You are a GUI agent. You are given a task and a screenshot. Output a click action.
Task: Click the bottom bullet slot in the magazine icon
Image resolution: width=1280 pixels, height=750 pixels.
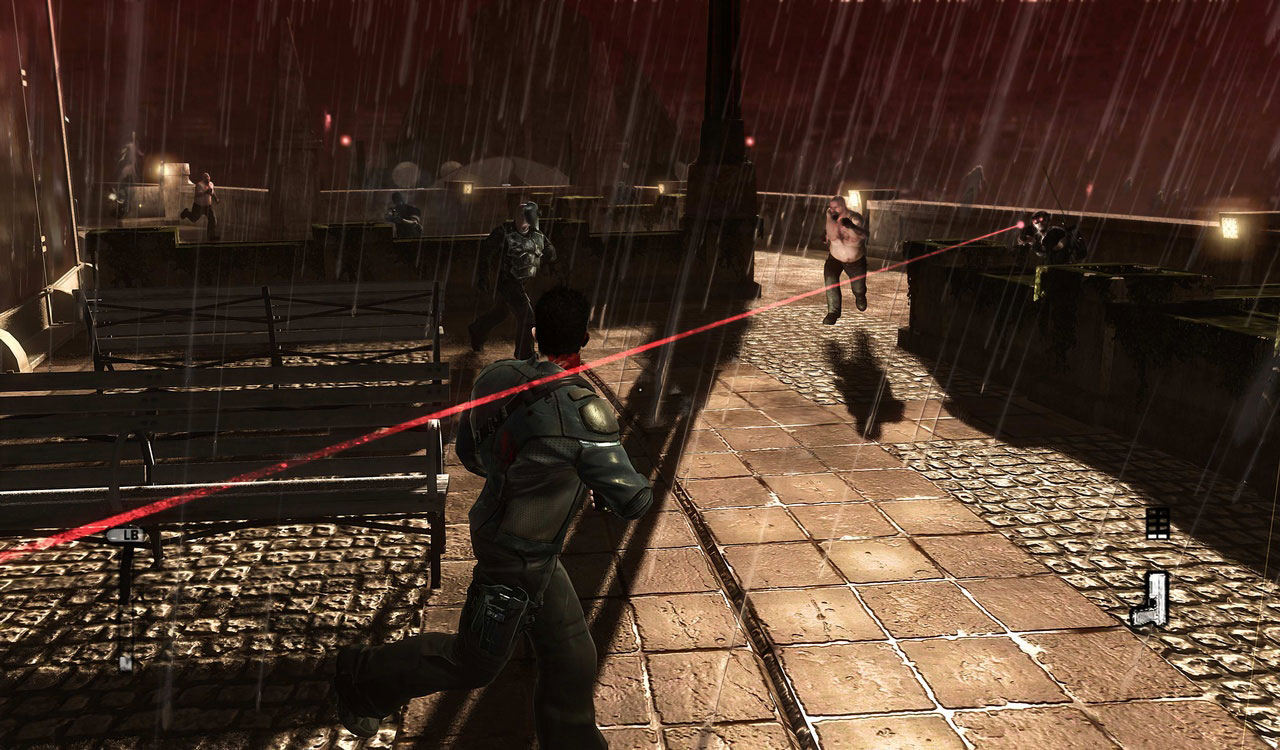click(1157, 530)
